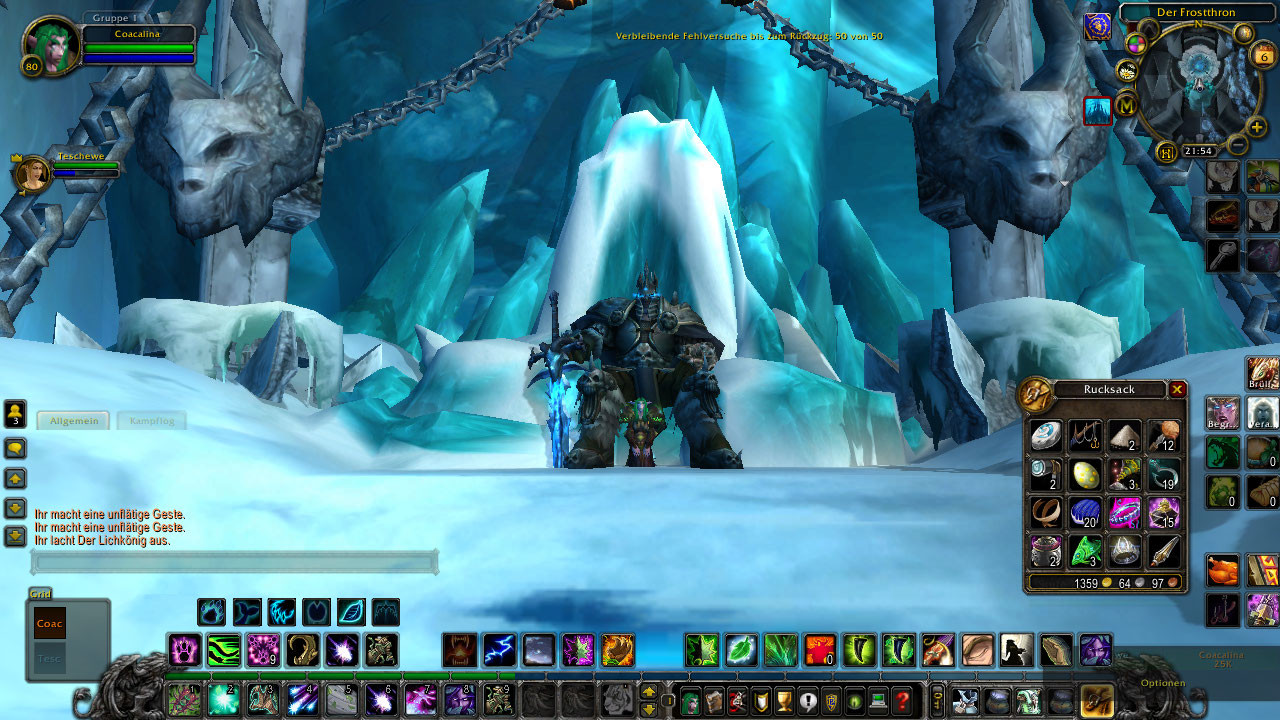Open the help menu red question mark
This screenshot has height=720, width=1280.
tap(902, 700)
